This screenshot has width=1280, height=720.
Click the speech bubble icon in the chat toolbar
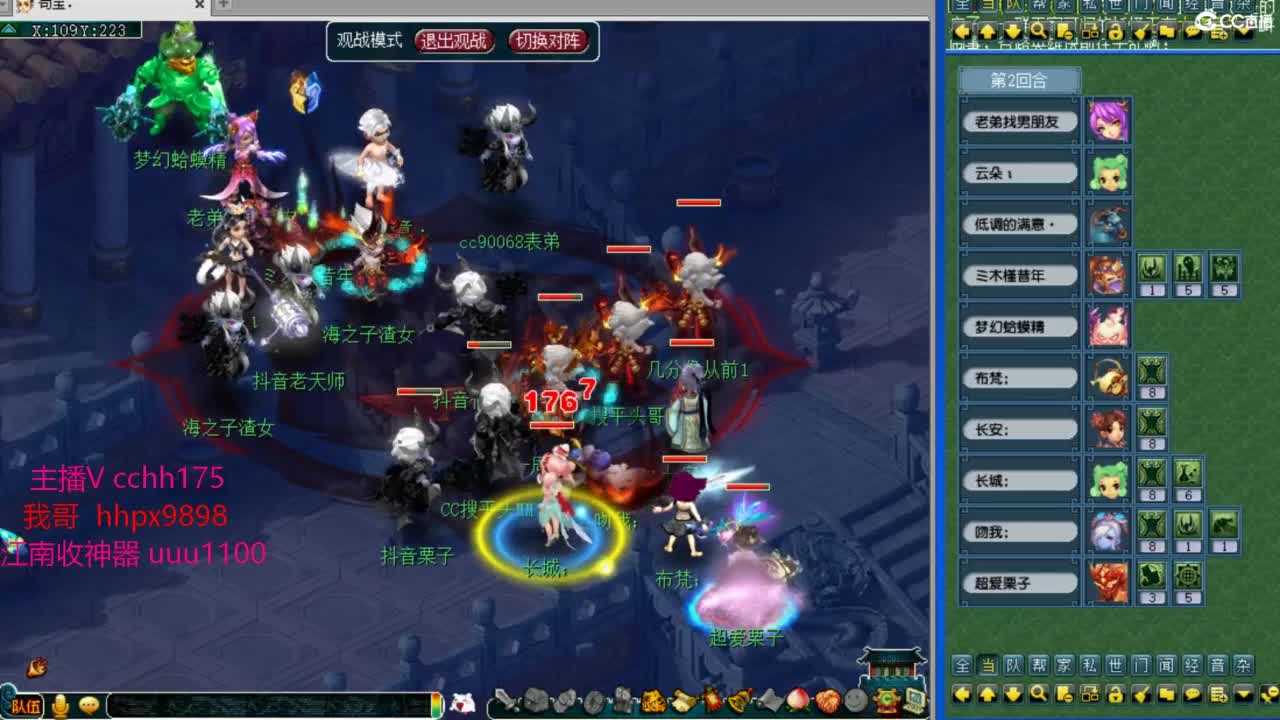tap(1192, 693)
